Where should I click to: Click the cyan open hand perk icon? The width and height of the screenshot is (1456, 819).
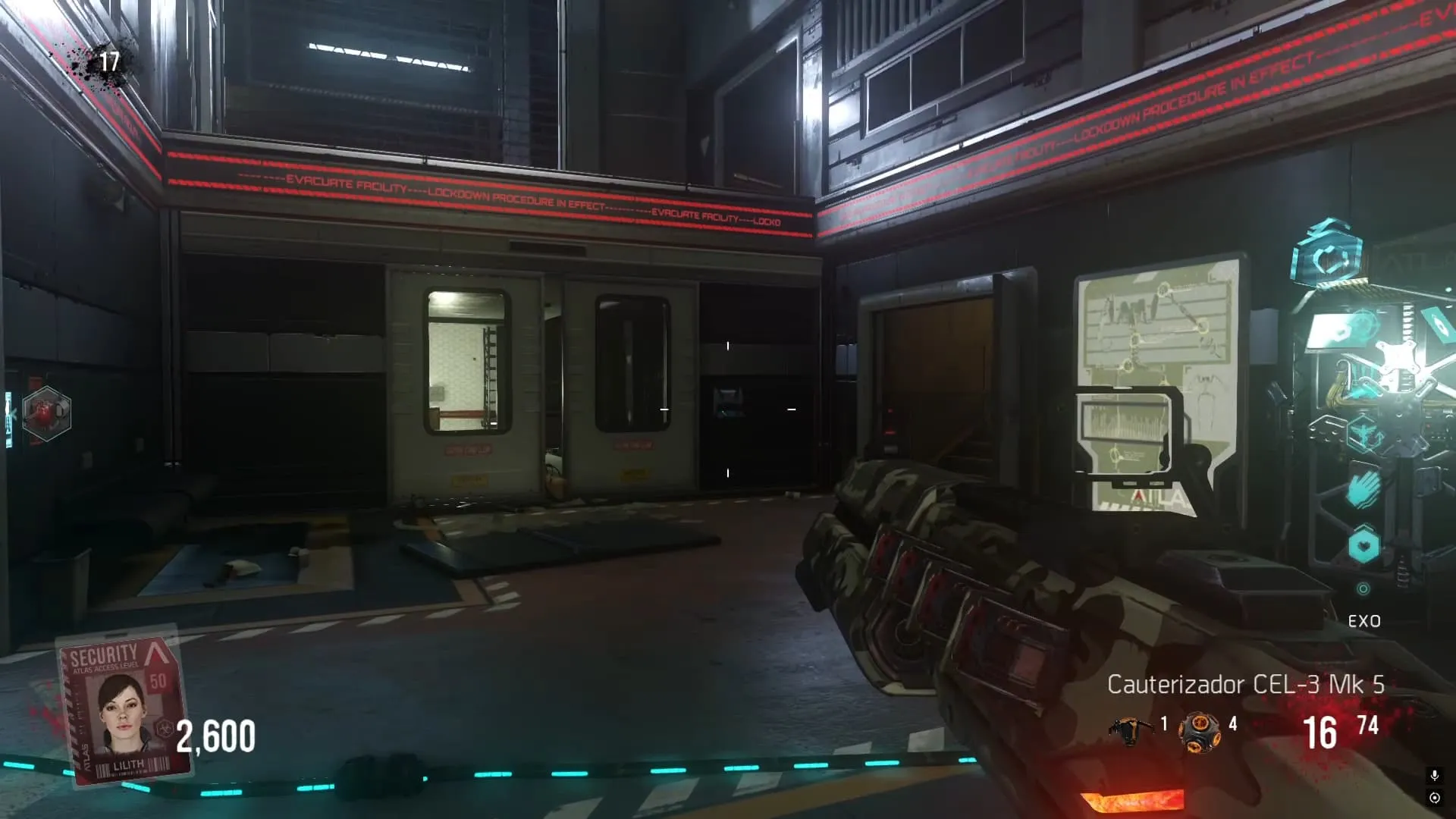pos(1363,489)
